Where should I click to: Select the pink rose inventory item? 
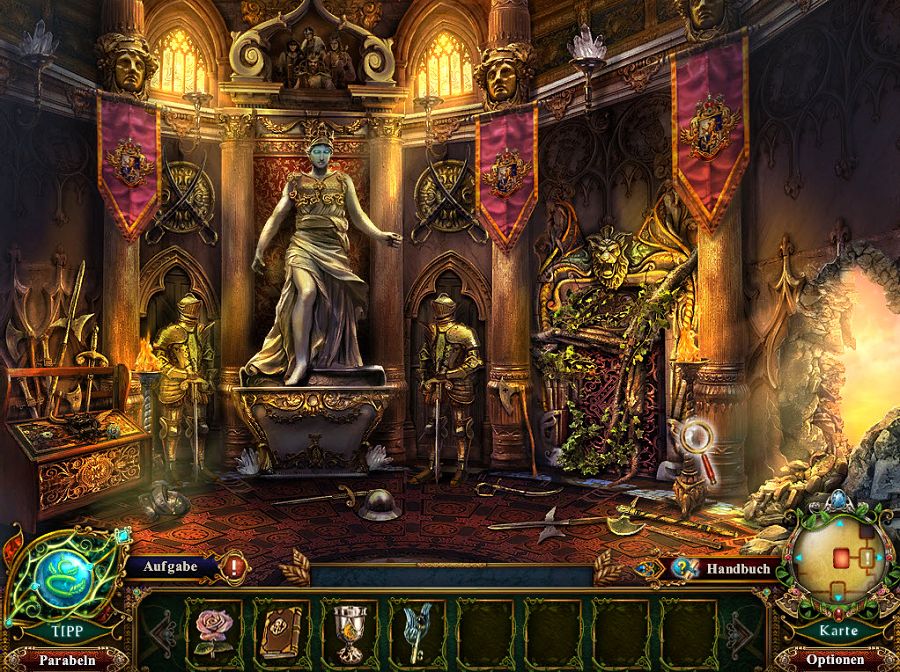point(214,629)
